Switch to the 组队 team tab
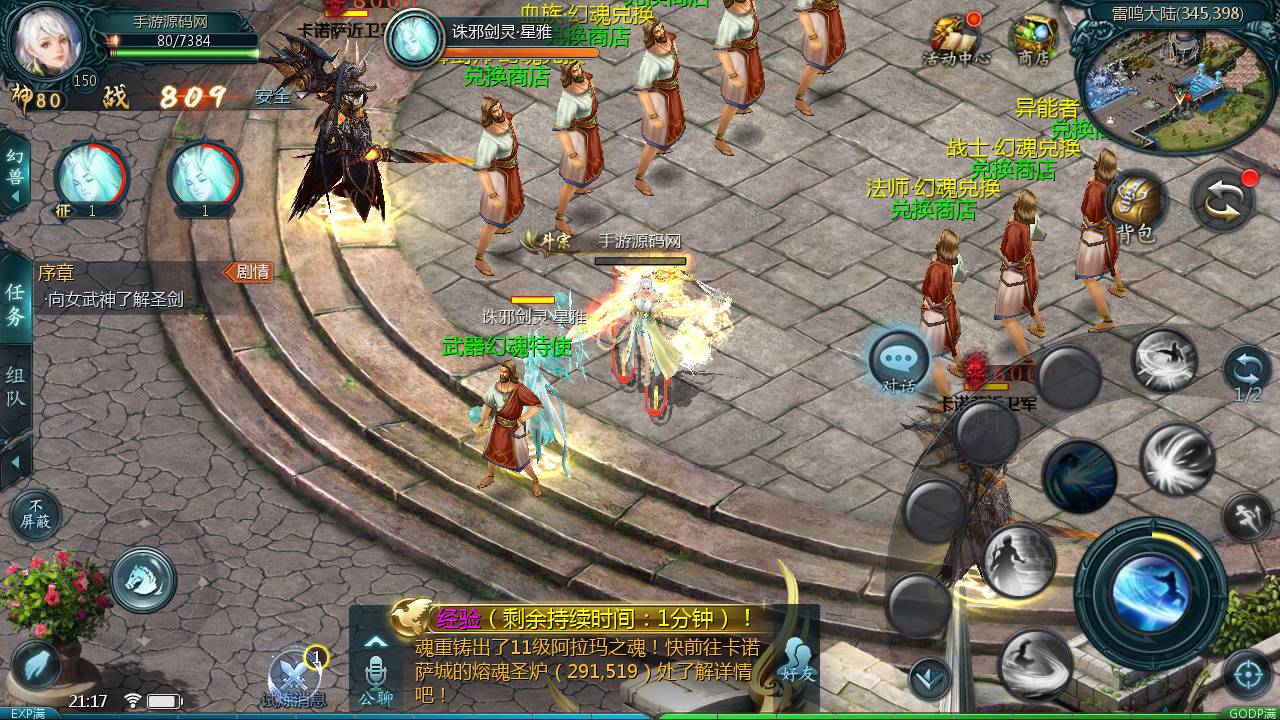Image resolution: width=1280 pixels, height=720 pixels. pyautogui.click(x=15, y=388)
